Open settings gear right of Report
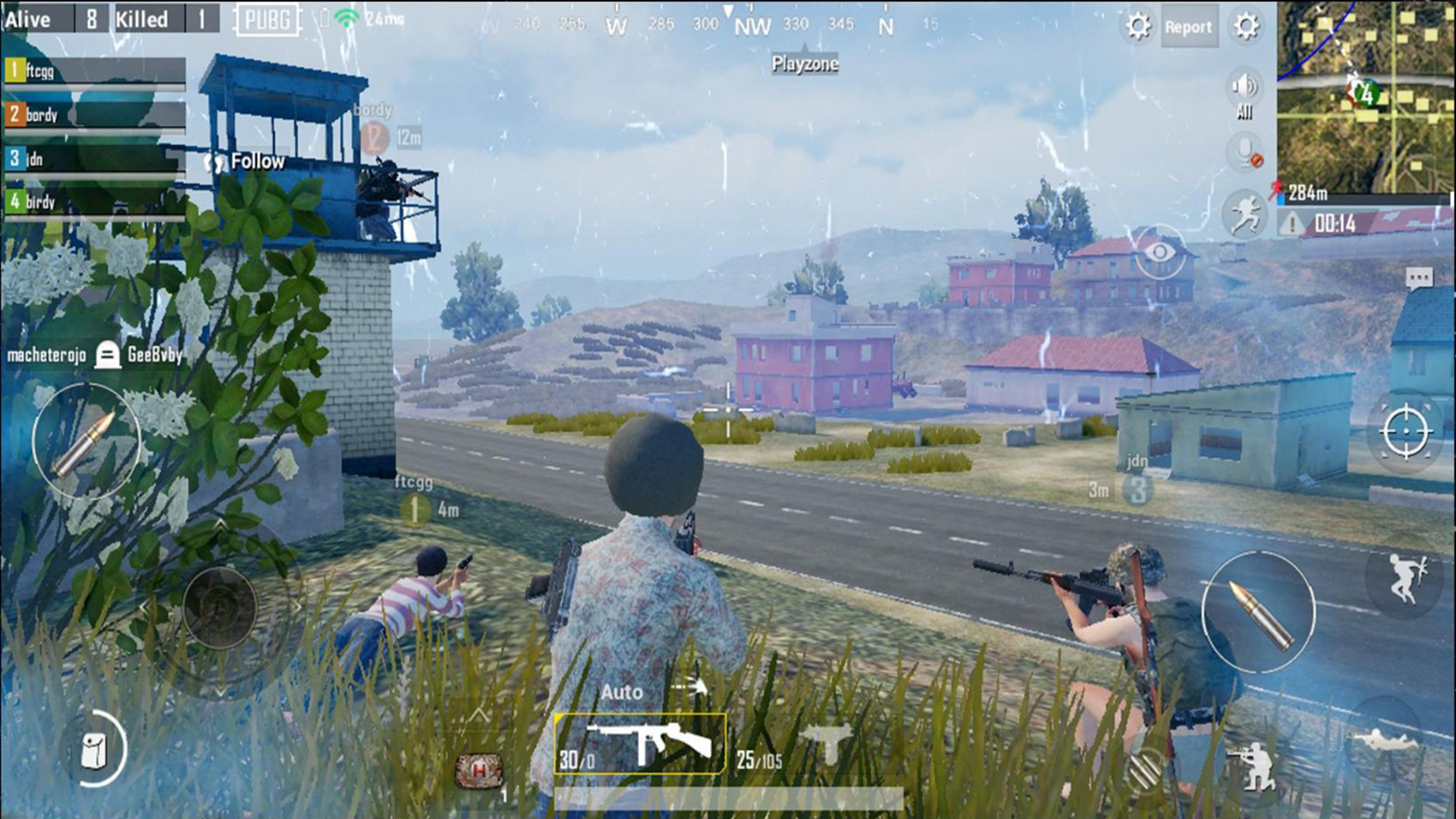 point(1247,27)
